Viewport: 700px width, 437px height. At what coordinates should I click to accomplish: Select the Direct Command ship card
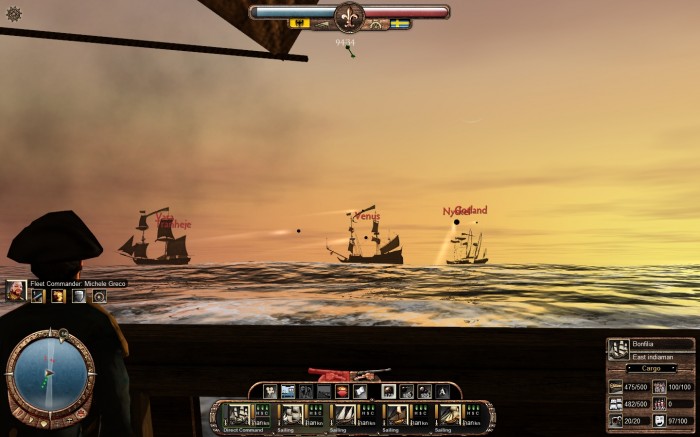coord(238,414)
